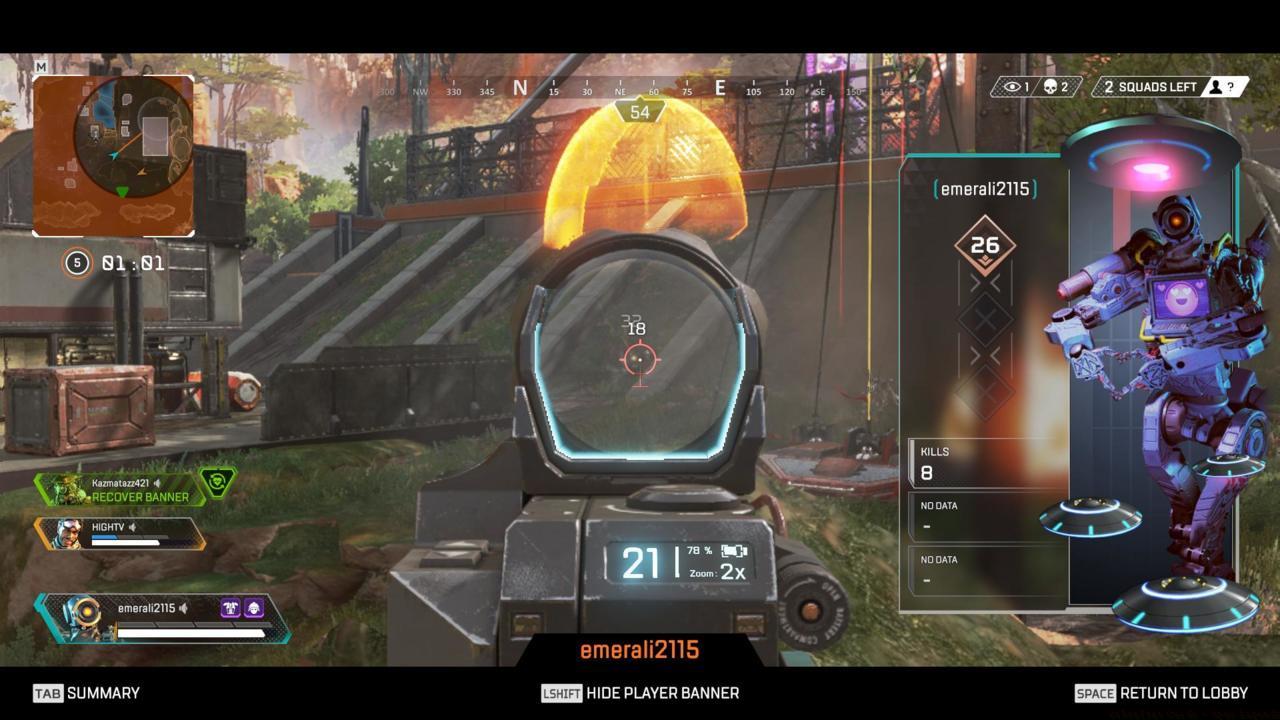Screen dimensions: 1280x720
Task: Click the battery ammo icon on the weapon display
Action: click(x=736, y=551)
